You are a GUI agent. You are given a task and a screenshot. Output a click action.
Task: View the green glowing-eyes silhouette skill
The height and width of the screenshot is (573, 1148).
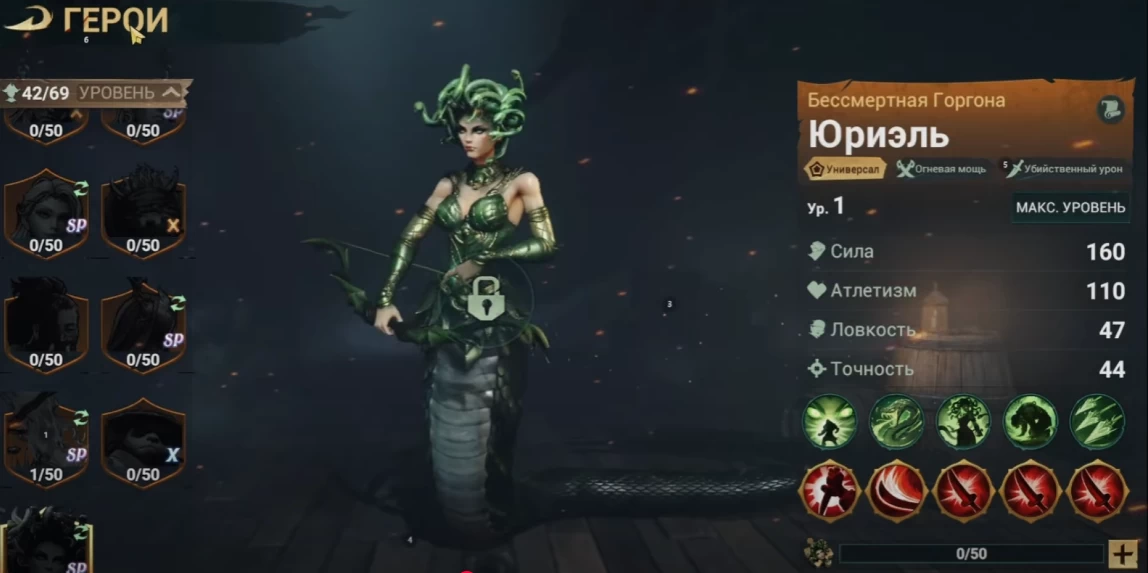tap(830, 421)
